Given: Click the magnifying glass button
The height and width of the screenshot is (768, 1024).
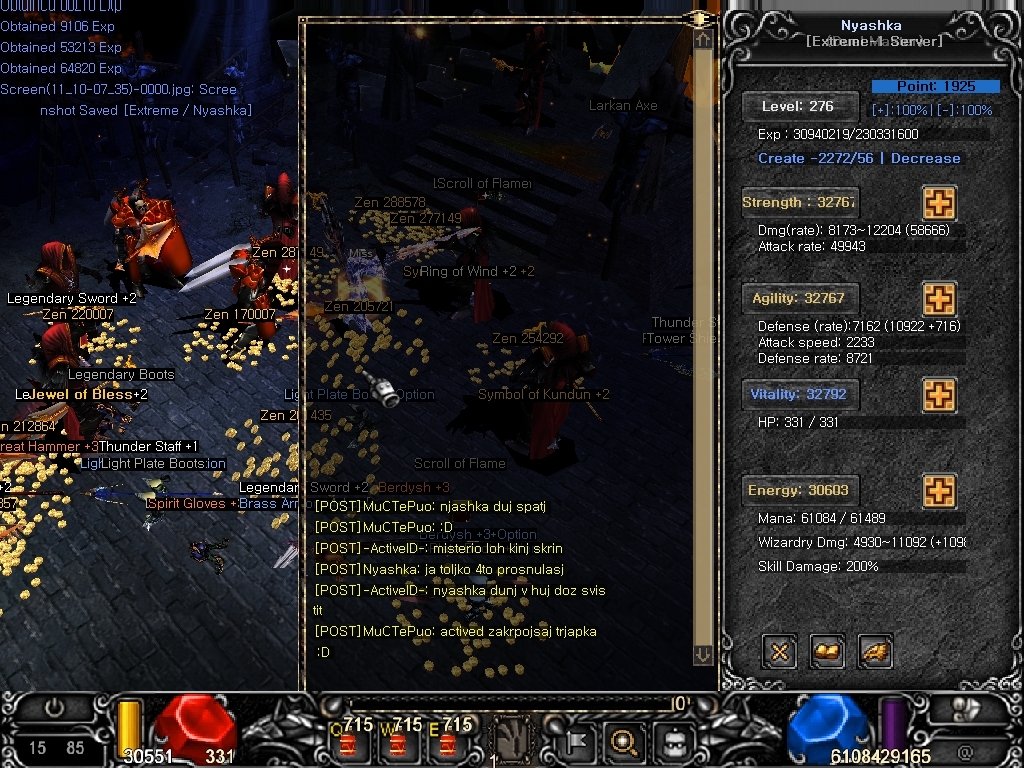Looking at the screenshot, I should [625, 742].
